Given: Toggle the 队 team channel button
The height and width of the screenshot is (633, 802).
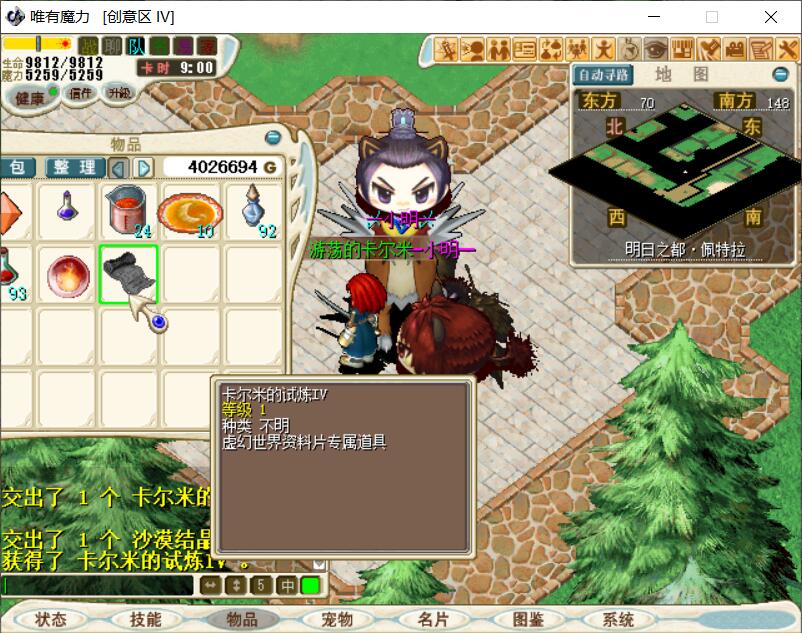Looking at the screenshot, I should pyautogui.click(x=136, y=46).
